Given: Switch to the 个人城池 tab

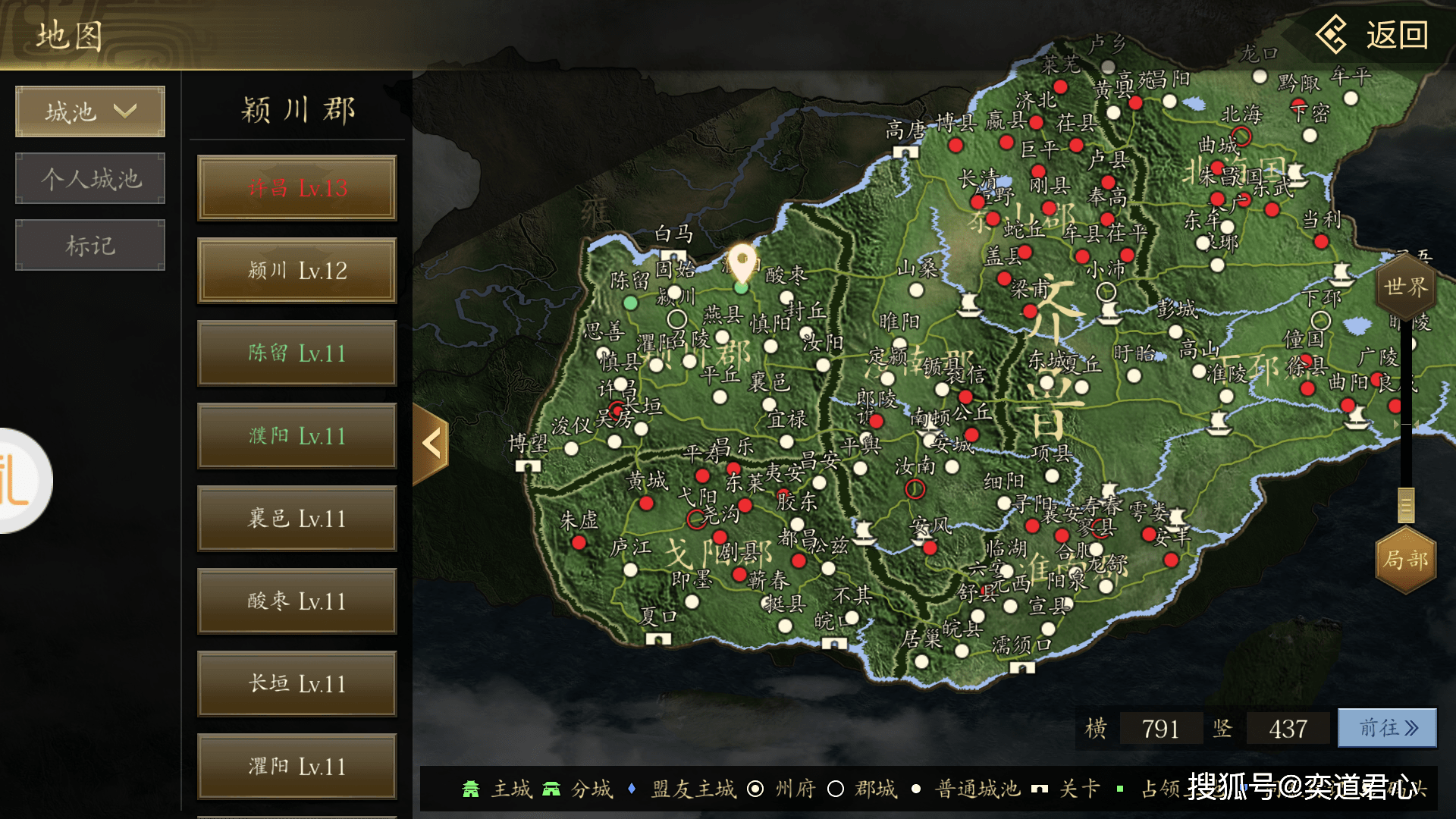Looking at the screenshot, I should tap(90, 179).
